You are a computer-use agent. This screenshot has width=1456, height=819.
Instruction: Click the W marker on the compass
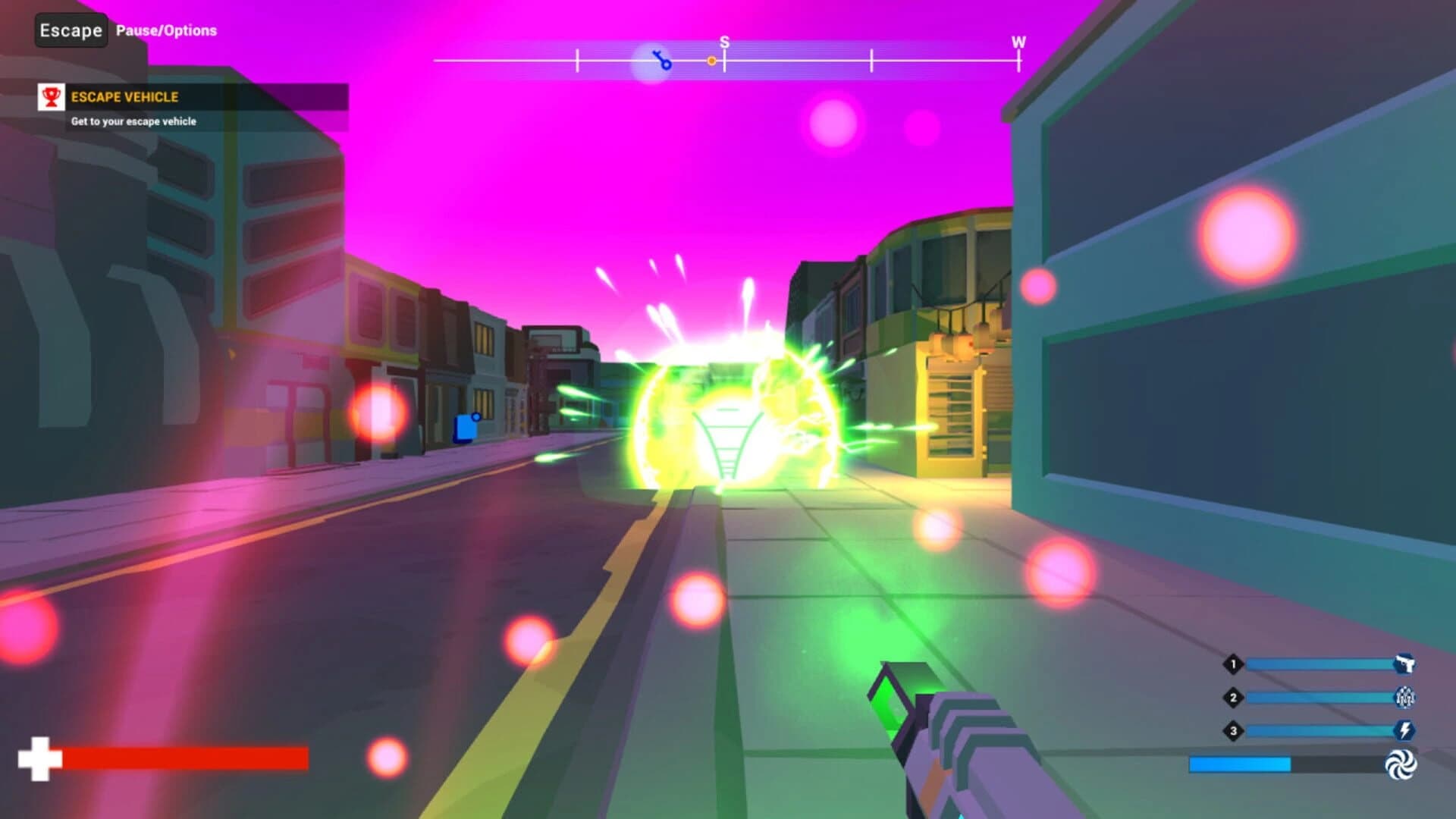(1018, 43)
